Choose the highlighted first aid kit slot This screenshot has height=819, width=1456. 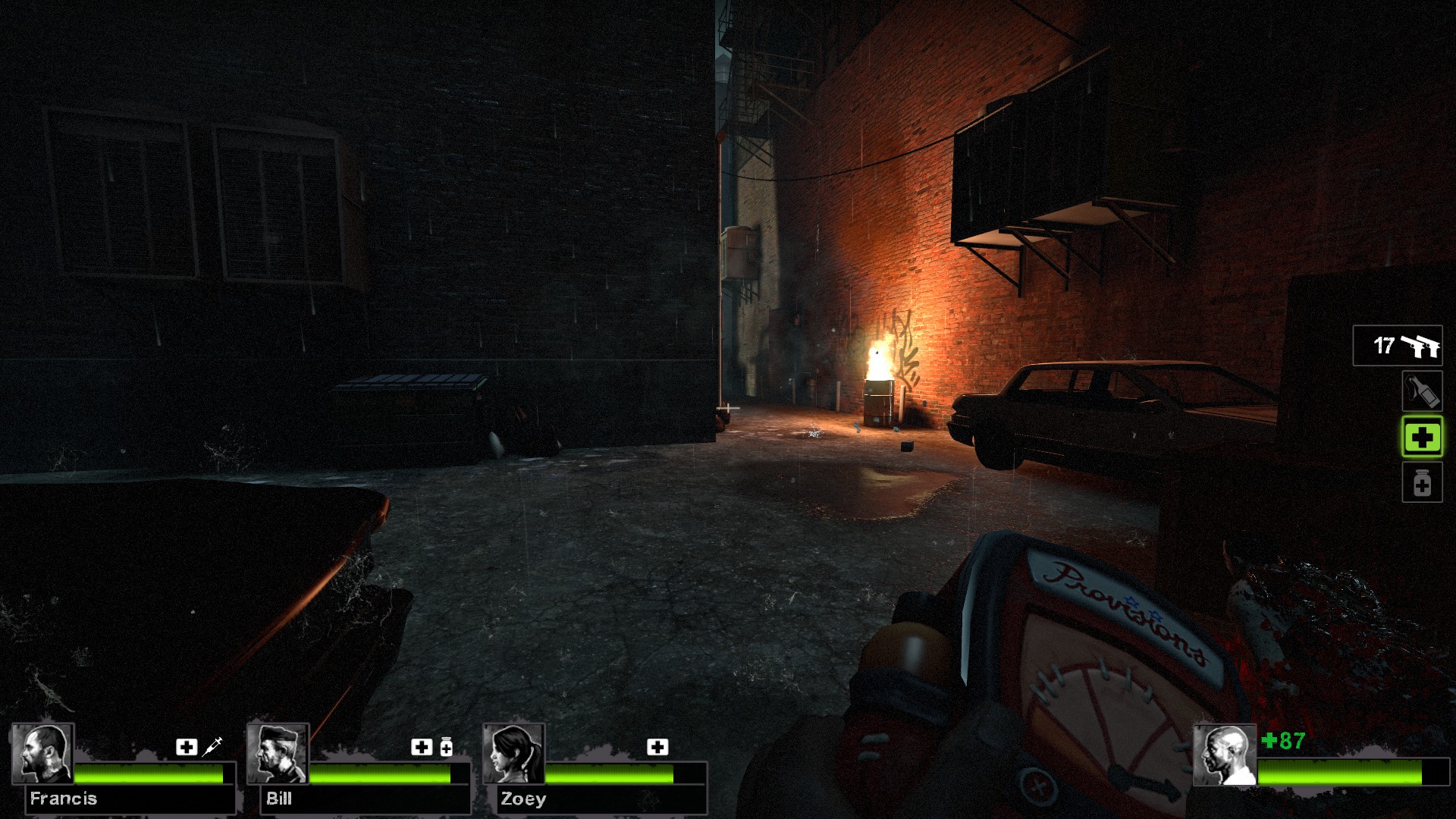point(1421,437)
